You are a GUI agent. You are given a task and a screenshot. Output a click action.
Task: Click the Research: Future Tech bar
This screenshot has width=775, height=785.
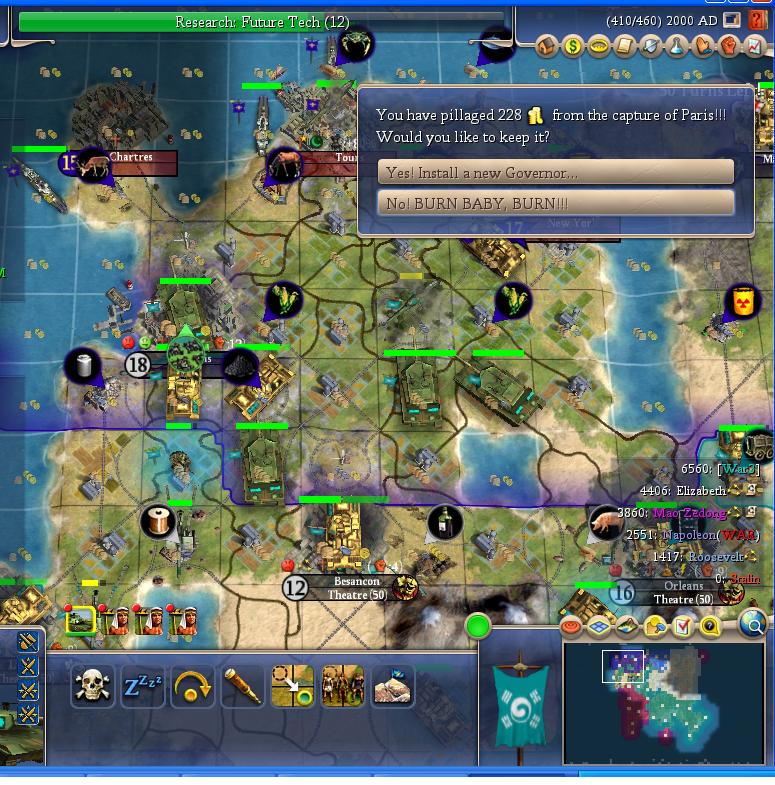point(261,21)
